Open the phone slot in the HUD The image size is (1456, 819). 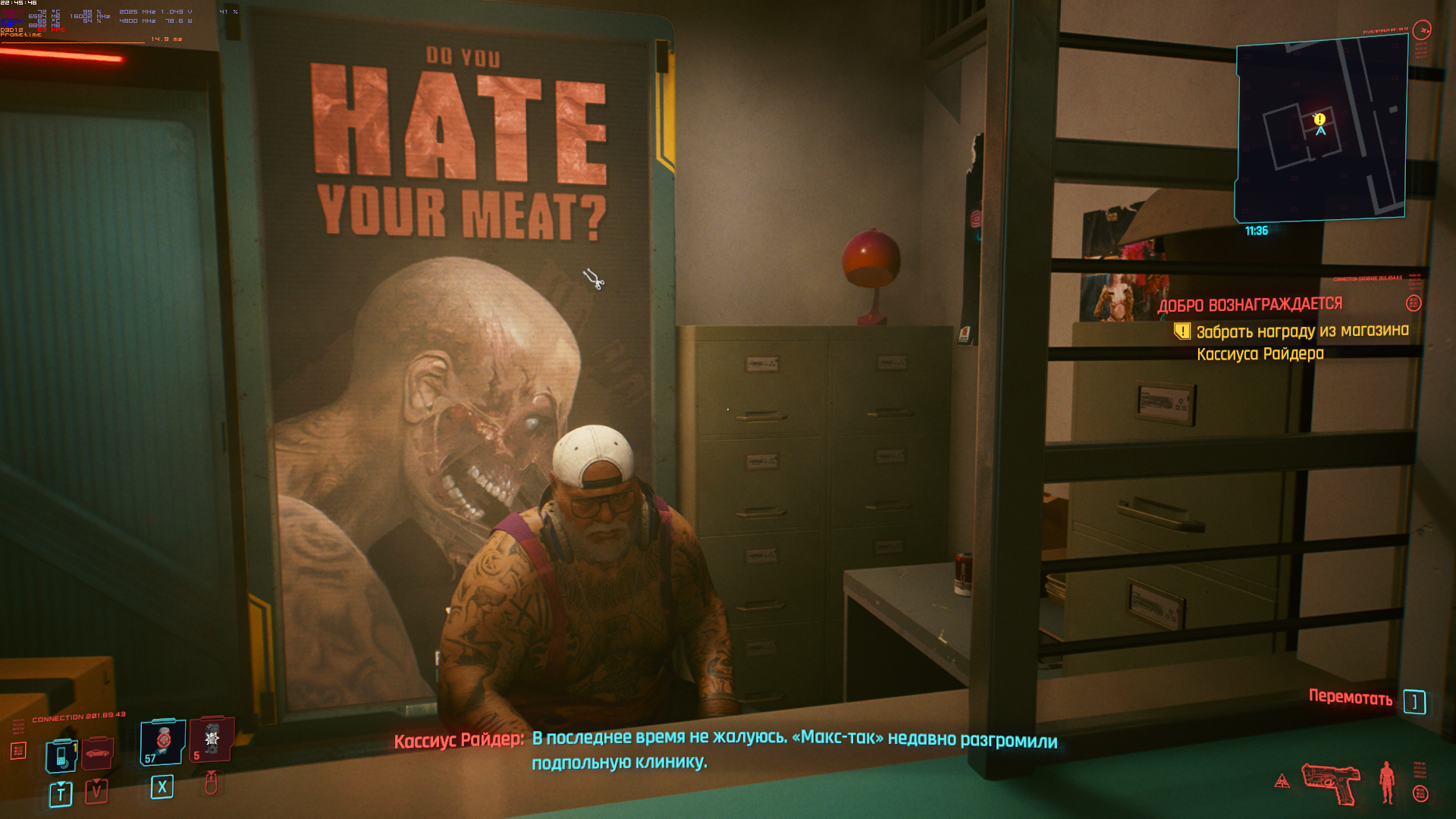tap(61, 755)
